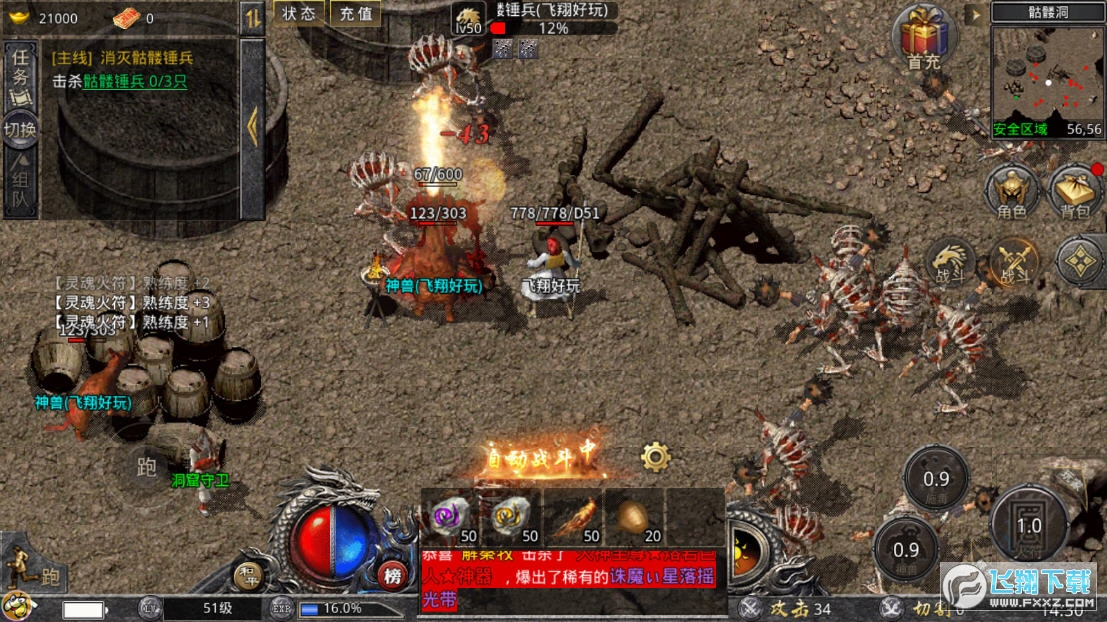Click the four-point star diamond button
The width and height of the screenshot is (1107, 622).
1083,262
